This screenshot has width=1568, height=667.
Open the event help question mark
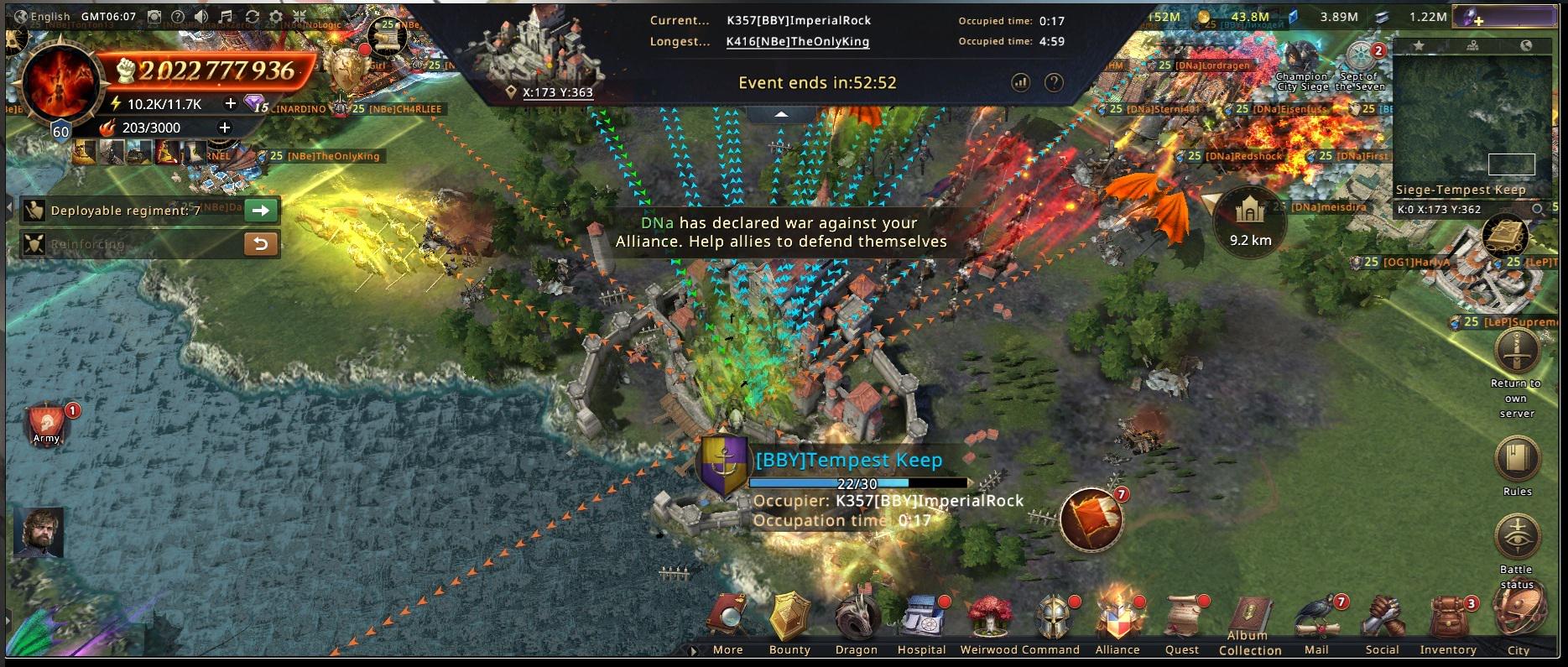pos(1054,82)
